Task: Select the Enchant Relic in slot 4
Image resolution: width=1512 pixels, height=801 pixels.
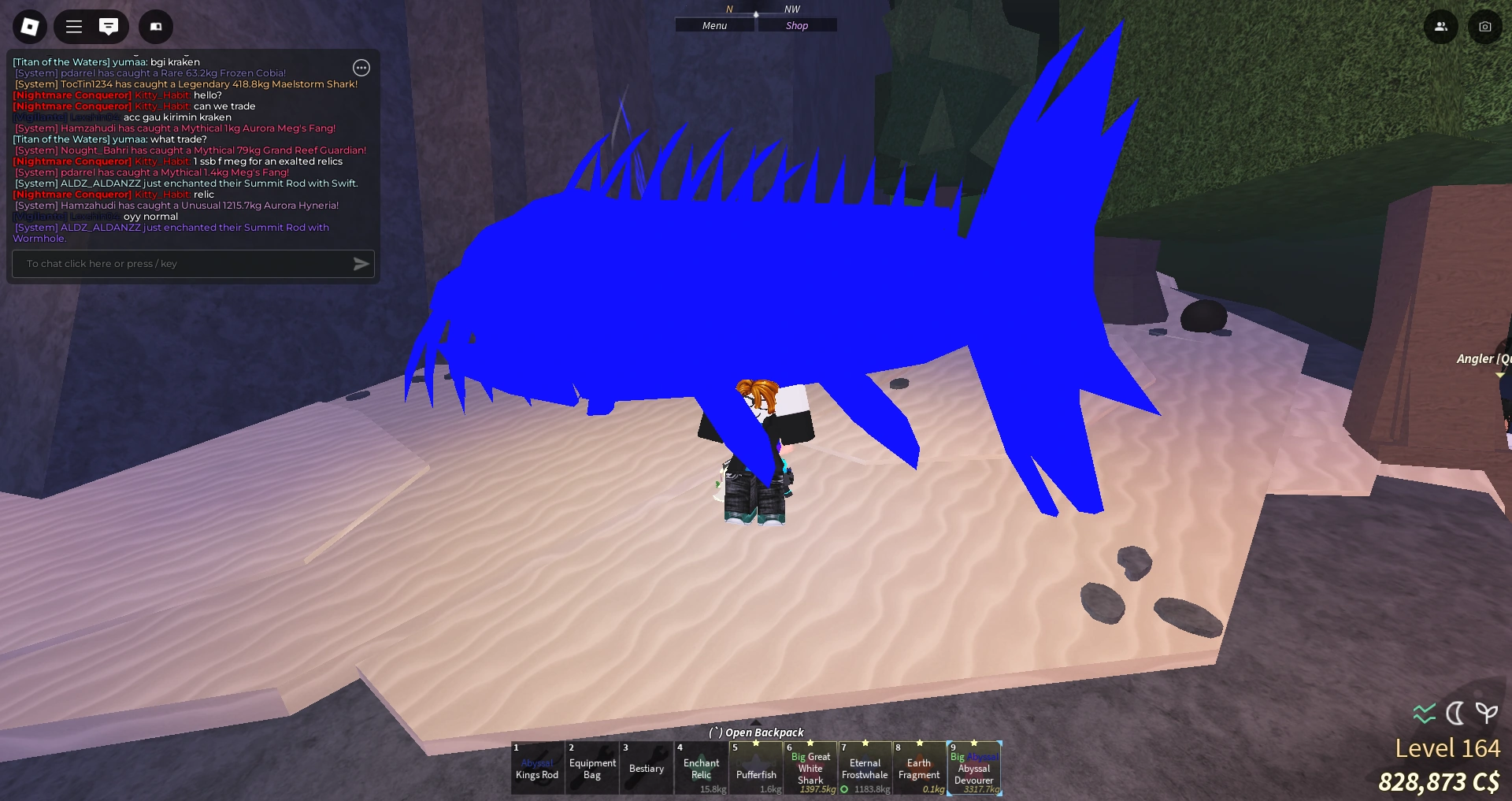Action: coord(701,768)
